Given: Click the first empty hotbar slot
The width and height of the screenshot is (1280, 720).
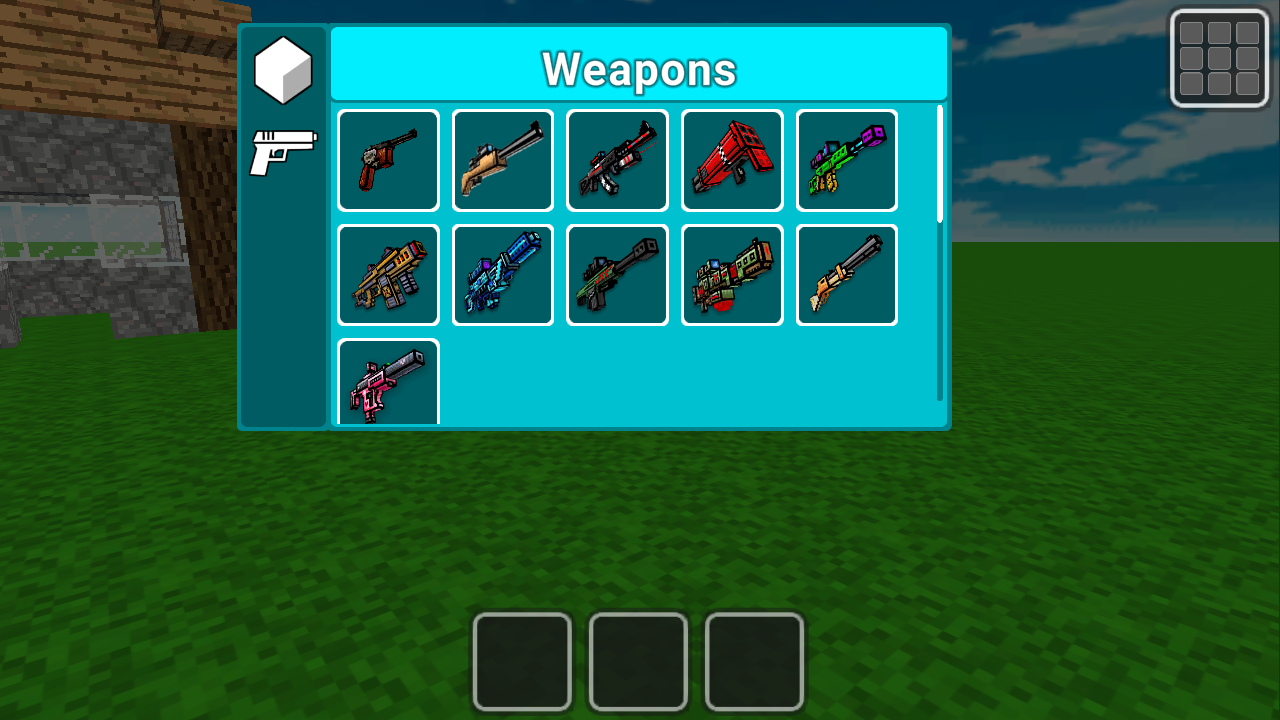Looking at the screenshot, I should click(522, 661).
